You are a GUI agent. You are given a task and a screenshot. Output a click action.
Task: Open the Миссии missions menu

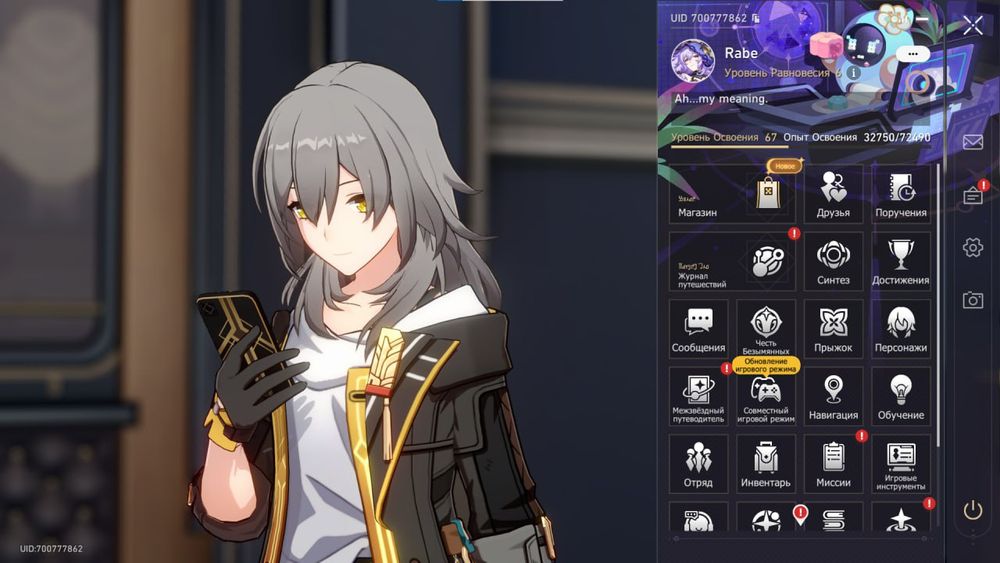[833, 464]
